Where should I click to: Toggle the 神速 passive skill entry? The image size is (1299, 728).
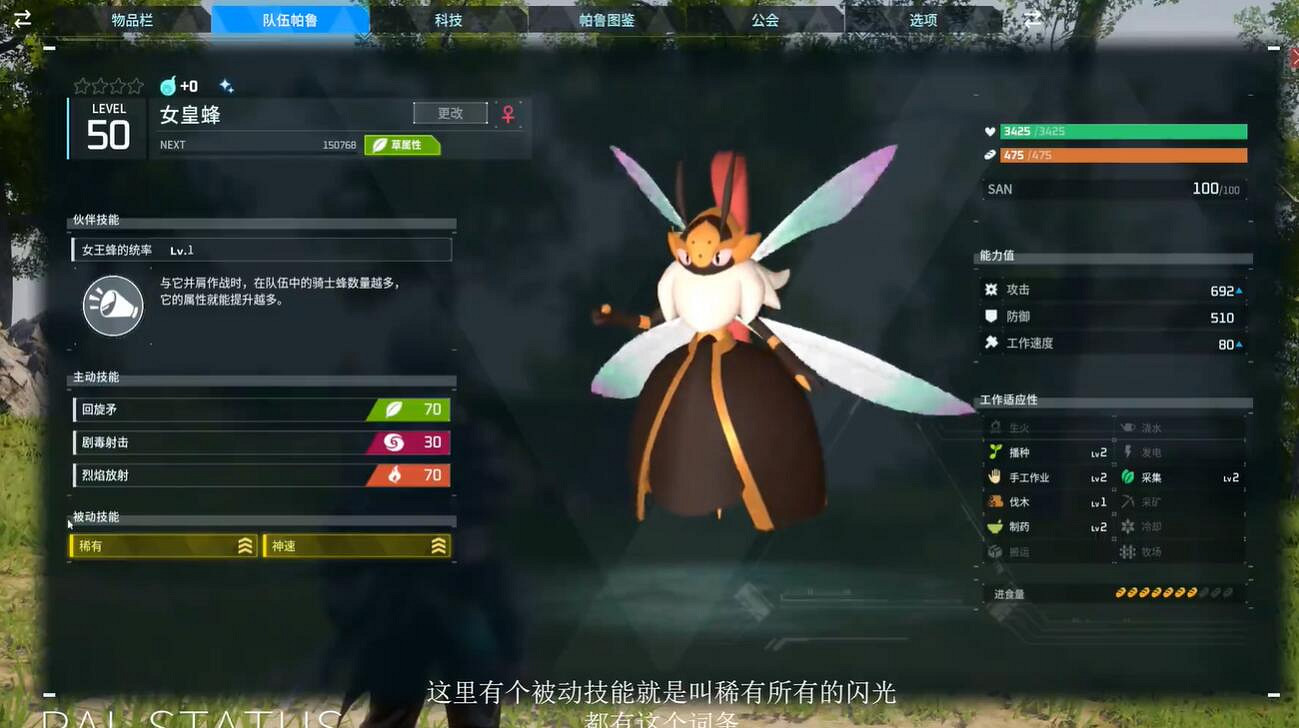point(356,546)
